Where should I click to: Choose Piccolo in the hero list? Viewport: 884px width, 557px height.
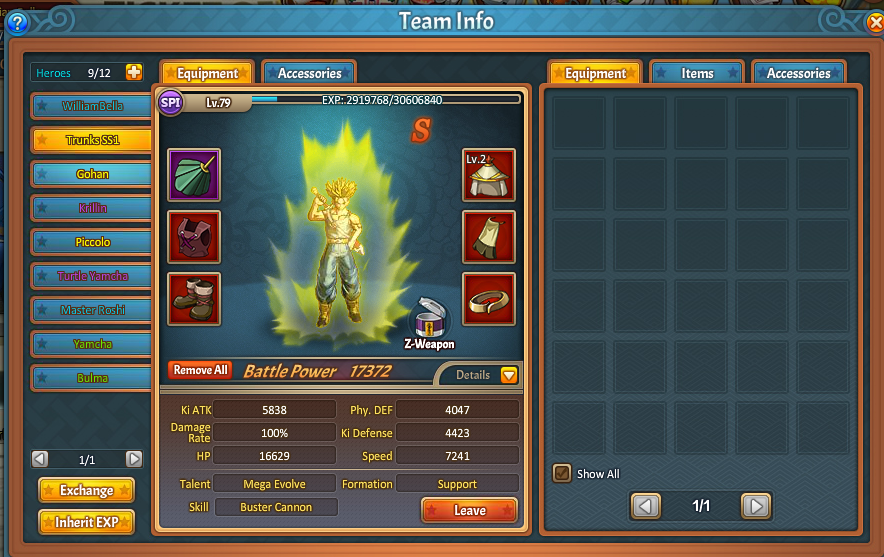coord(92,242)
